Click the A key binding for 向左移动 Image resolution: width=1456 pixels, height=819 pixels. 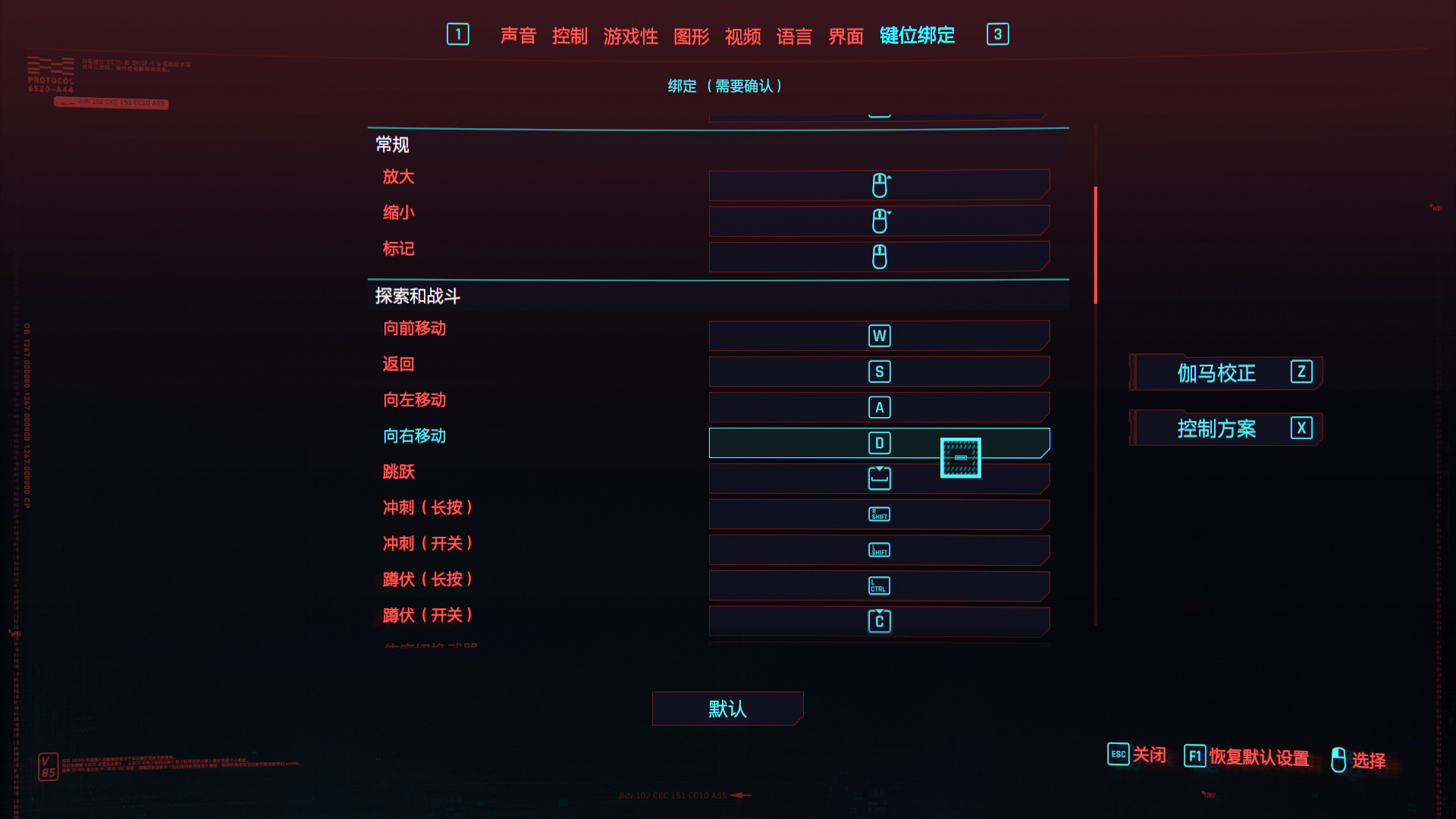879,406
